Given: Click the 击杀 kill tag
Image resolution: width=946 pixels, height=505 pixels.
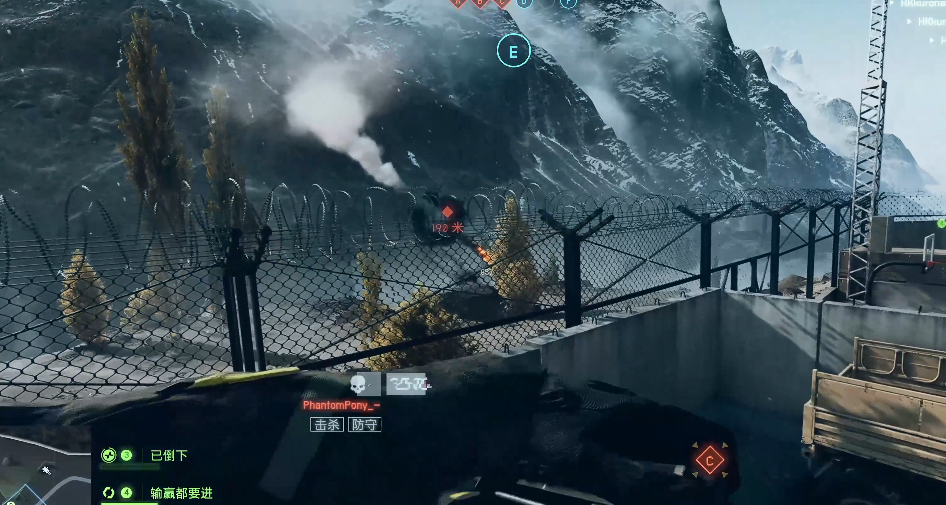Looking at the screenshot, I should tap(327, 424).
